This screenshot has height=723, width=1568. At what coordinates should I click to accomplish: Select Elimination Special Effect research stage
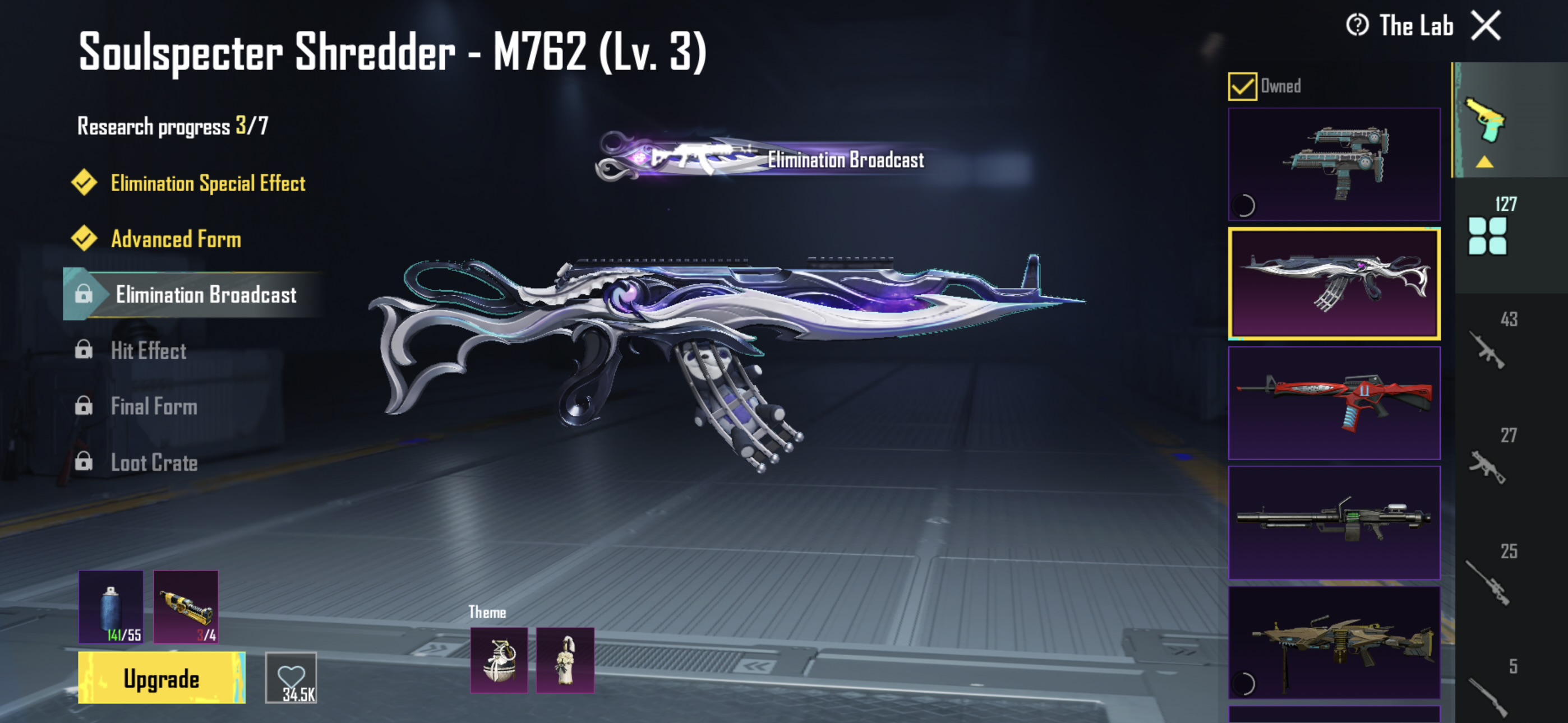pyautogui.click(x=207, y=183)
